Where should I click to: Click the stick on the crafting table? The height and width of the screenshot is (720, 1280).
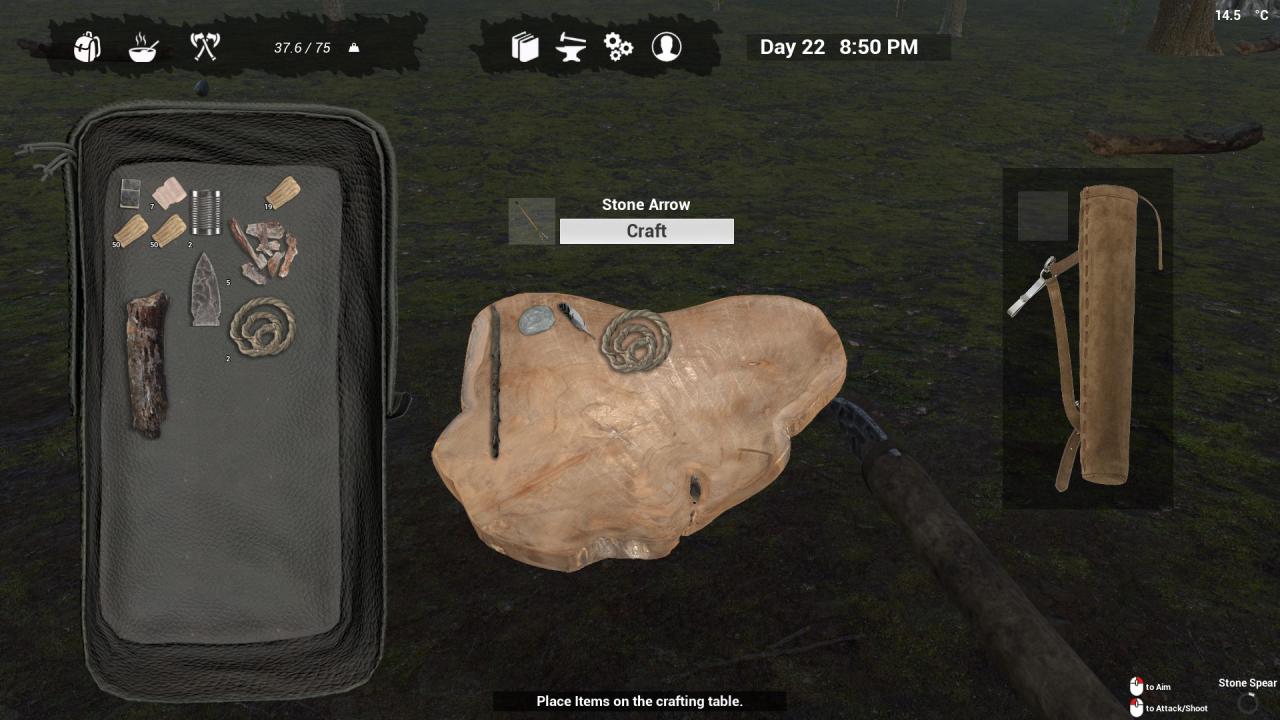[x=494, y=382]
